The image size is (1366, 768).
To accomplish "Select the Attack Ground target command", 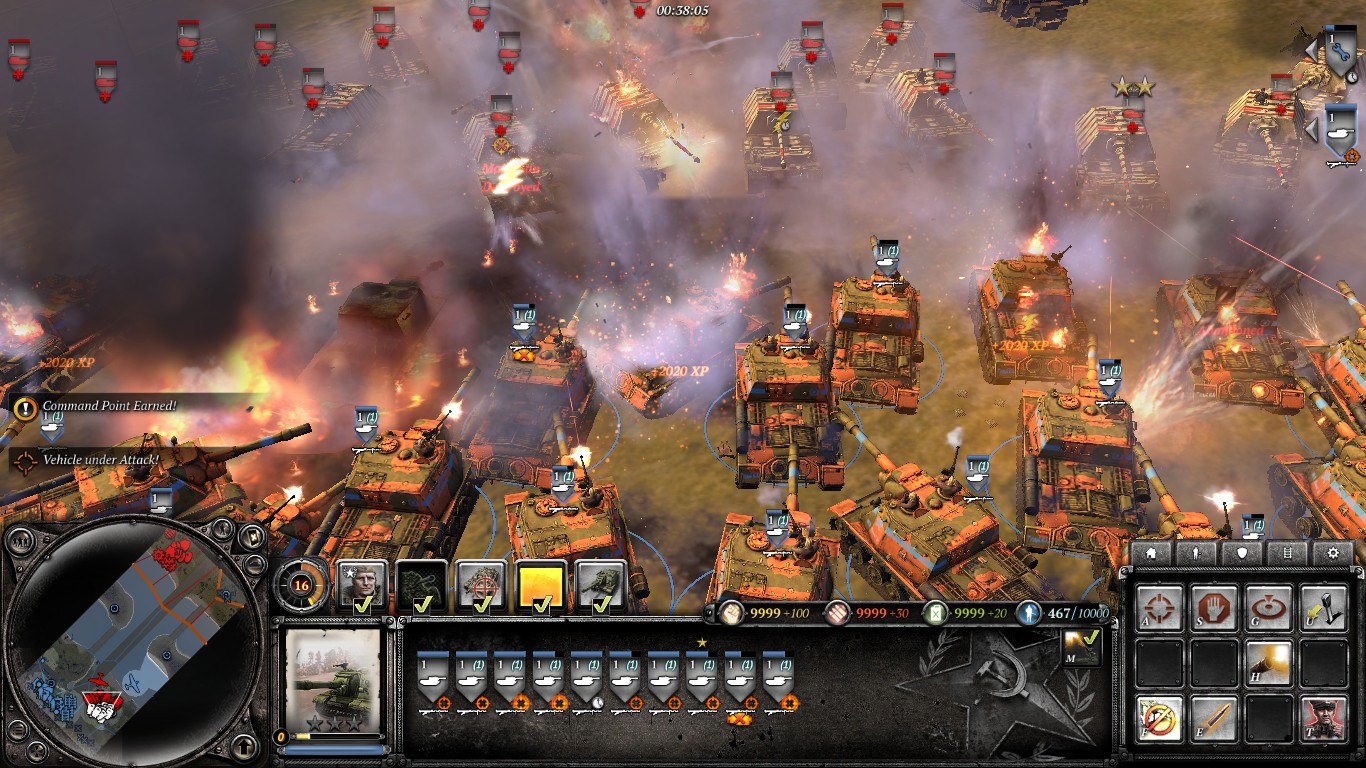I will pos(1267,607).
